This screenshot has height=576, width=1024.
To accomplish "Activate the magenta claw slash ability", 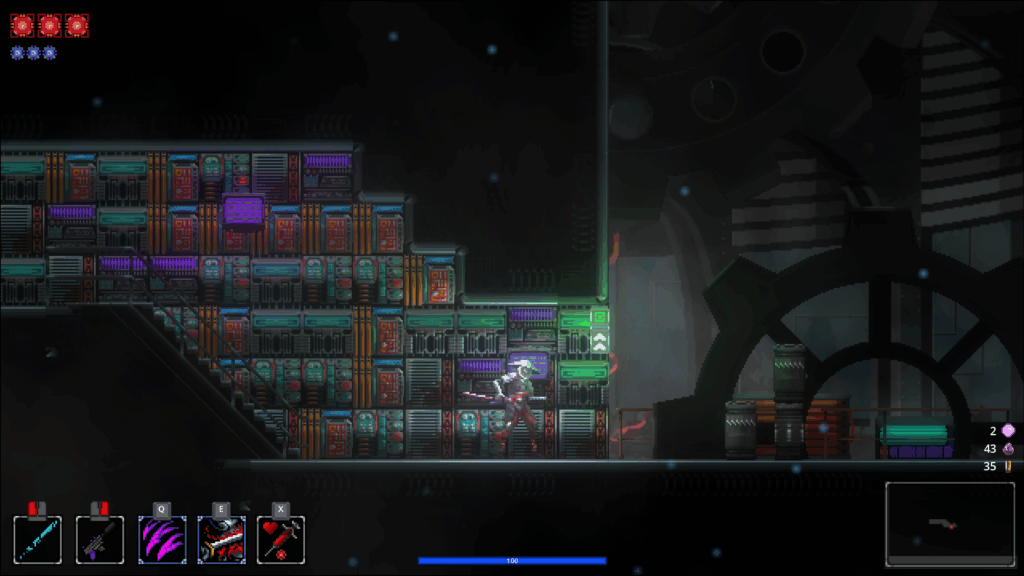I will point(161,539).
